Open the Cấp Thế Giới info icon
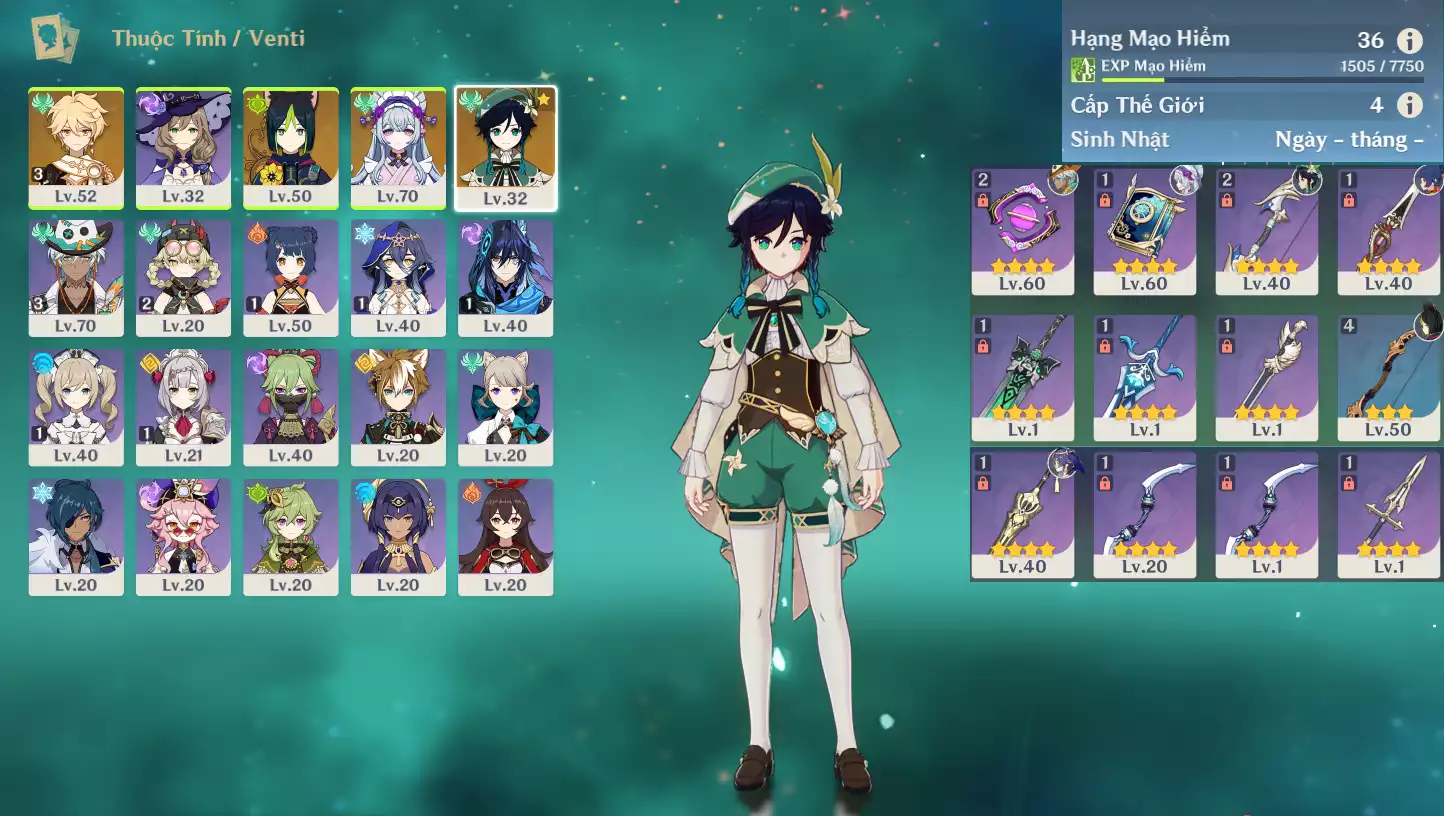This screenshot has width=1444, height=816. [1409, 105]
